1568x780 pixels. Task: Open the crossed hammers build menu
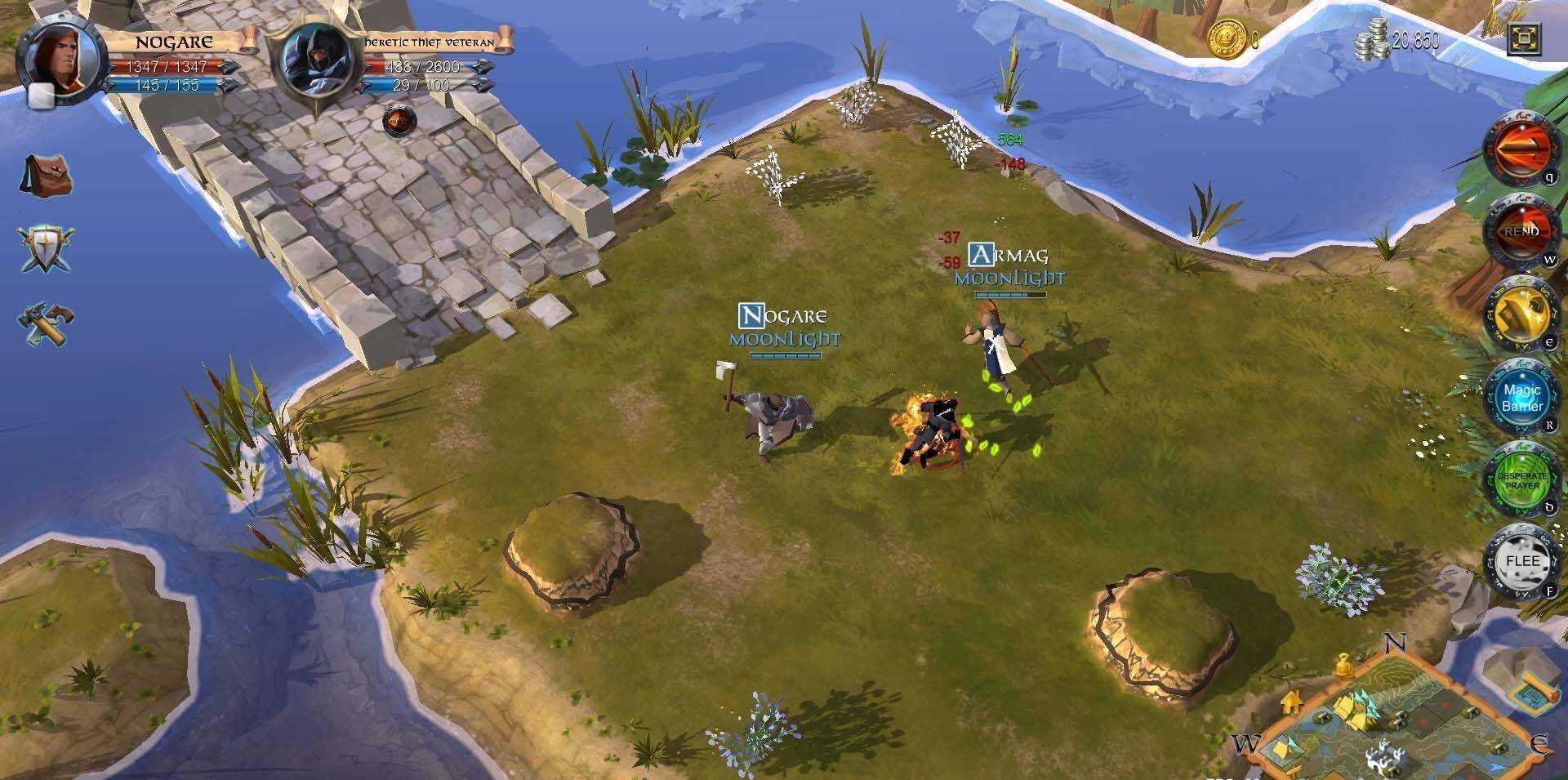(46, 323)
